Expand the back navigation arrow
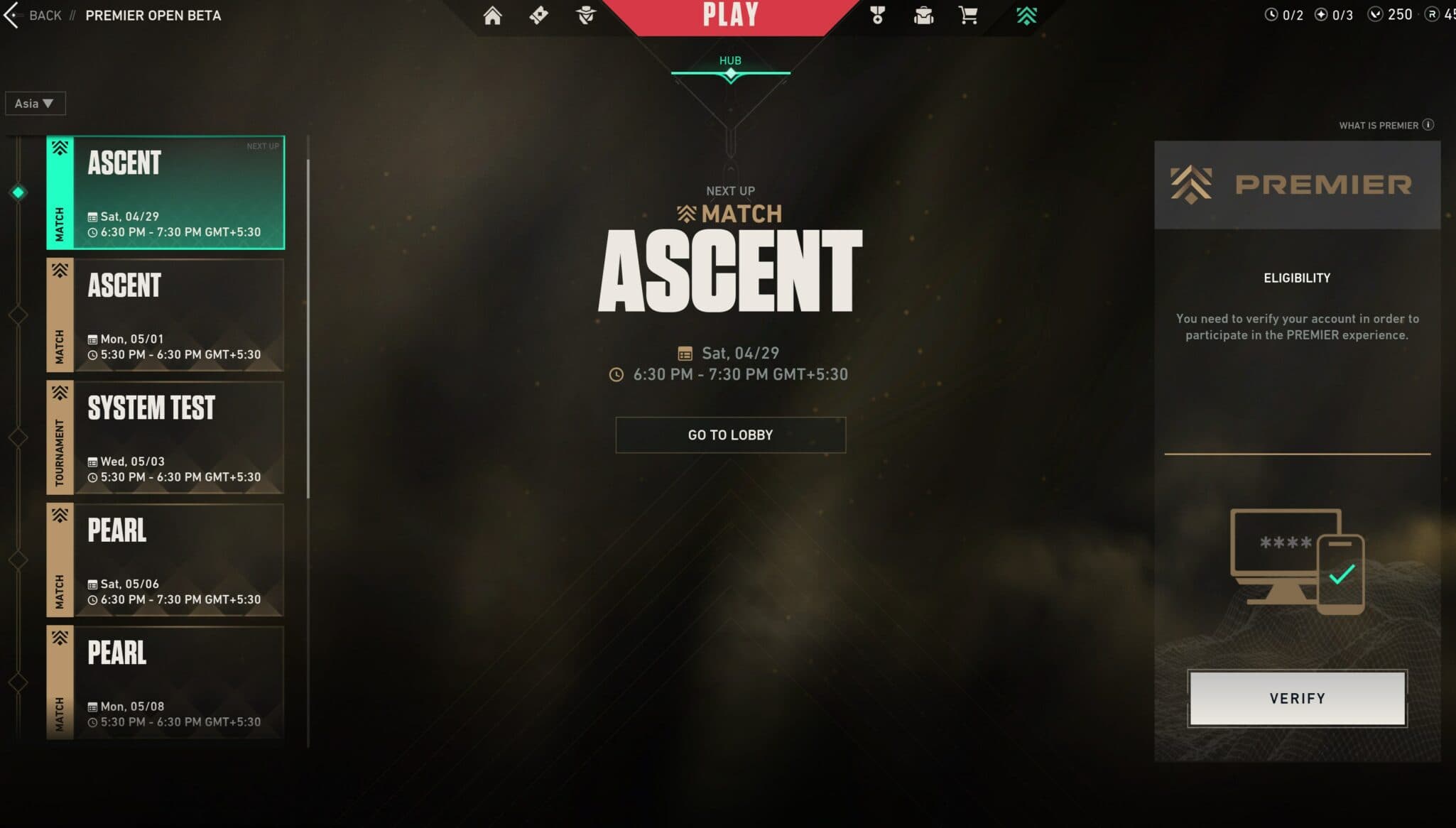This screenshot has height=828, width=1456. [x=11, y=14]
